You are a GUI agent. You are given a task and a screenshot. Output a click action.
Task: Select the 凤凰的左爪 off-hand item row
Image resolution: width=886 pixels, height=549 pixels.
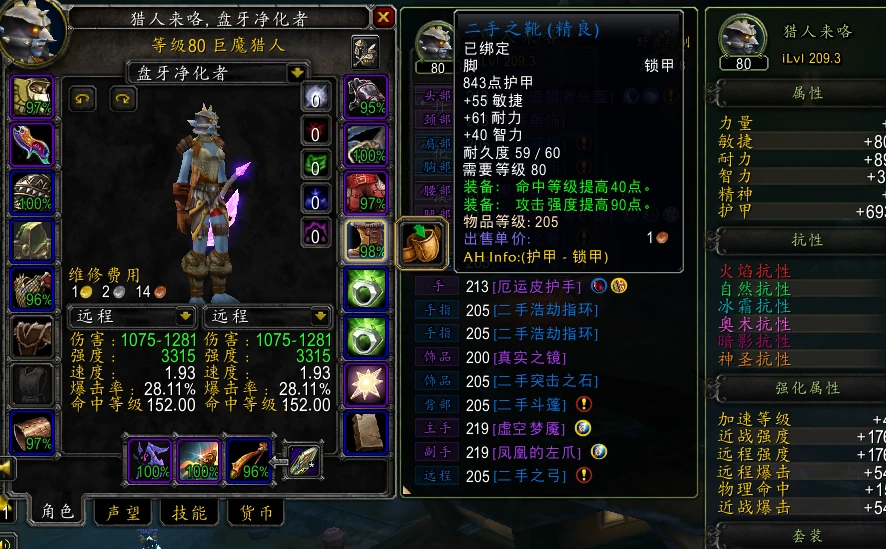click(x=541, y=452)
